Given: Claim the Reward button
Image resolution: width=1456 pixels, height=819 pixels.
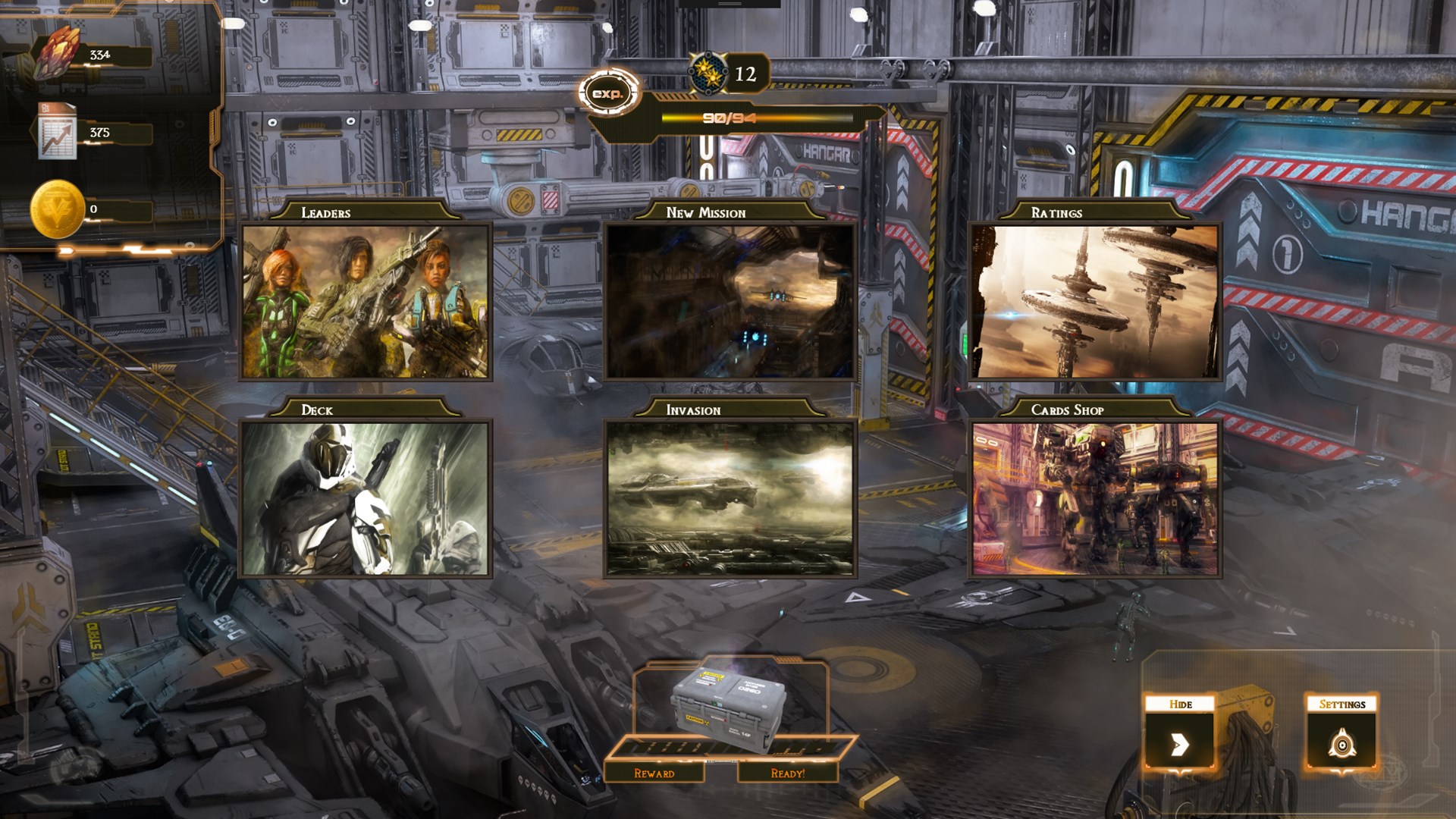Looking at the screenshot, I should tap(654, 773).
